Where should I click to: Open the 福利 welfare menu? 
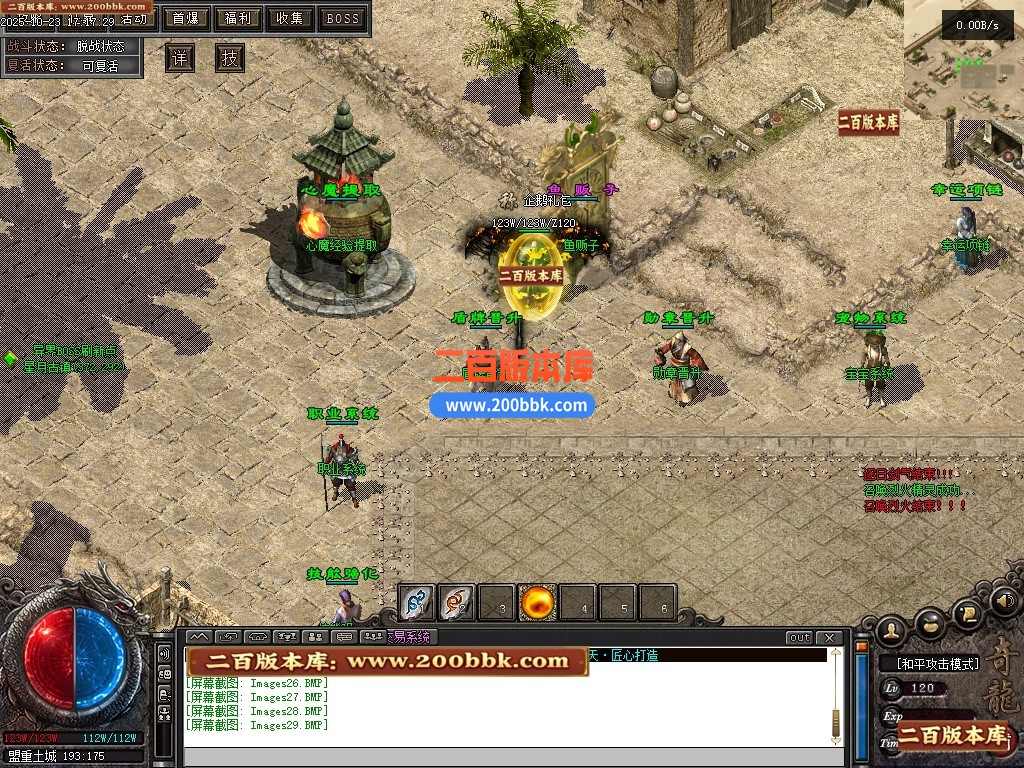[238, 19]
